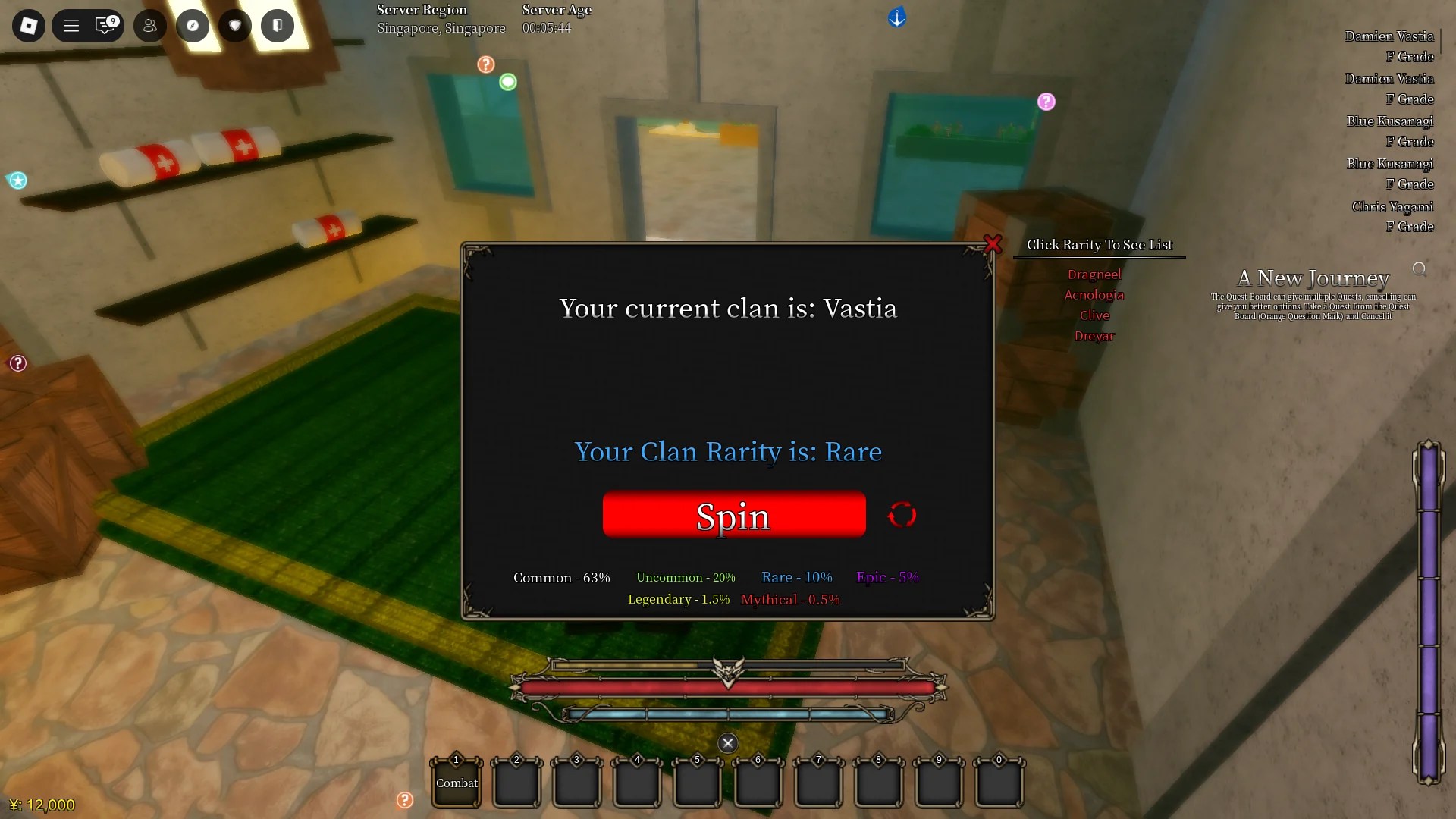
Task: Select the green checkmark world marker
Action: (508, 81)
